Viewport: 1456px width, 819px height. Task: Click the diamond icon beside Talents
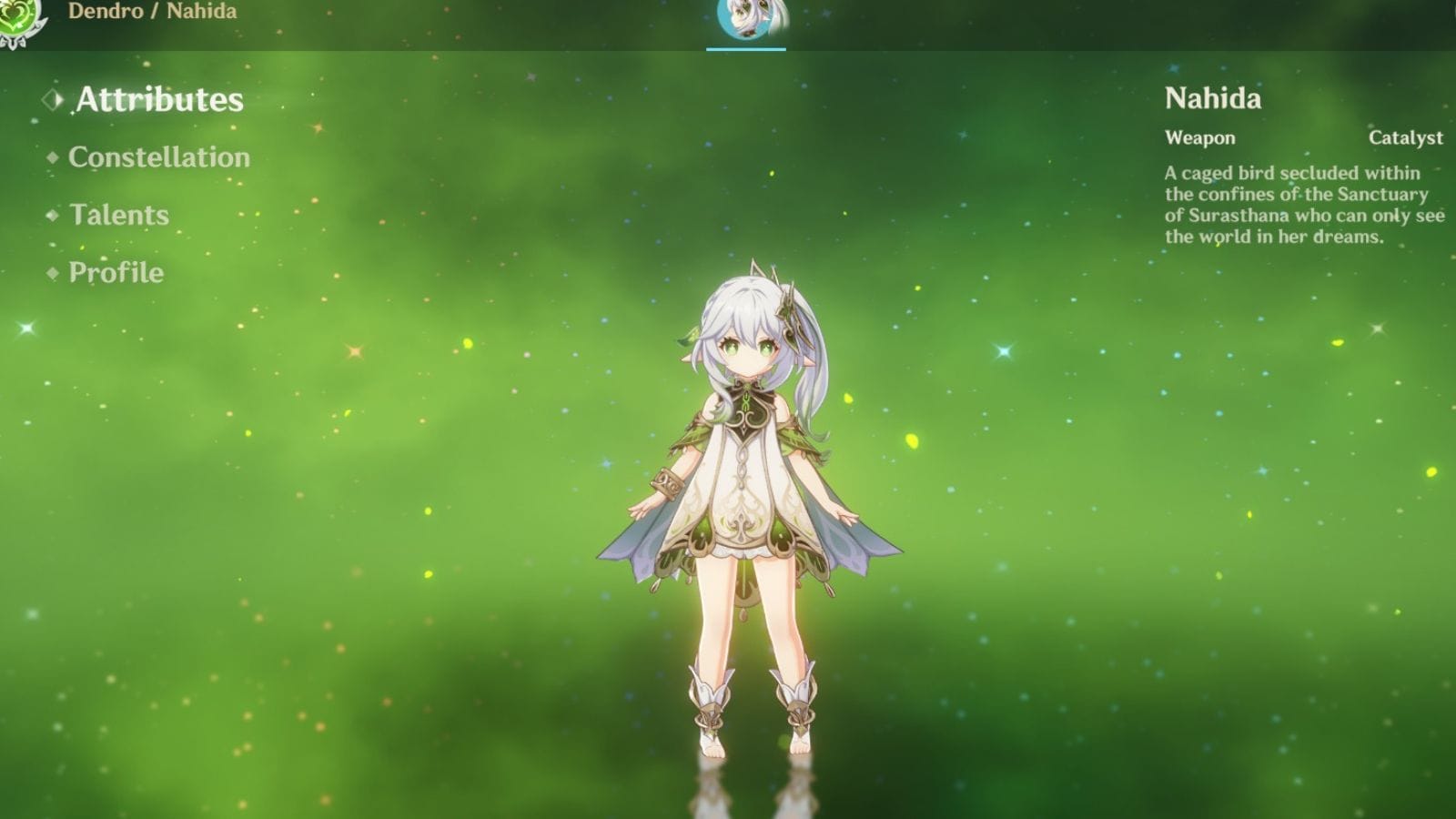pos(53,215)
